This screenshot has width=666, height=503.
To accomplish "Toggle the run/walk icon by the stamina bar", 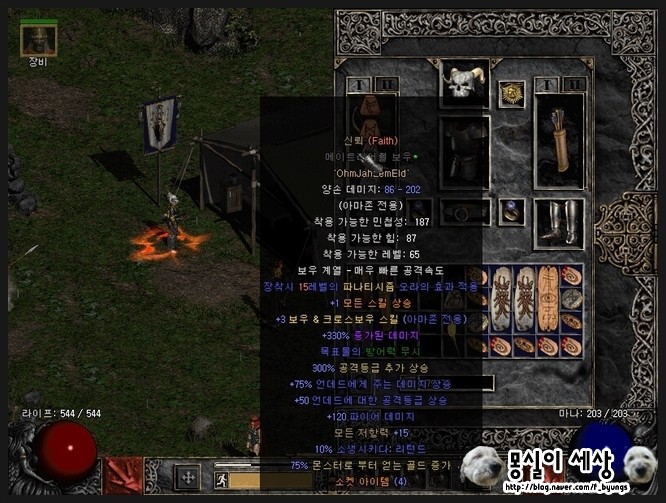I will point(221,480).
